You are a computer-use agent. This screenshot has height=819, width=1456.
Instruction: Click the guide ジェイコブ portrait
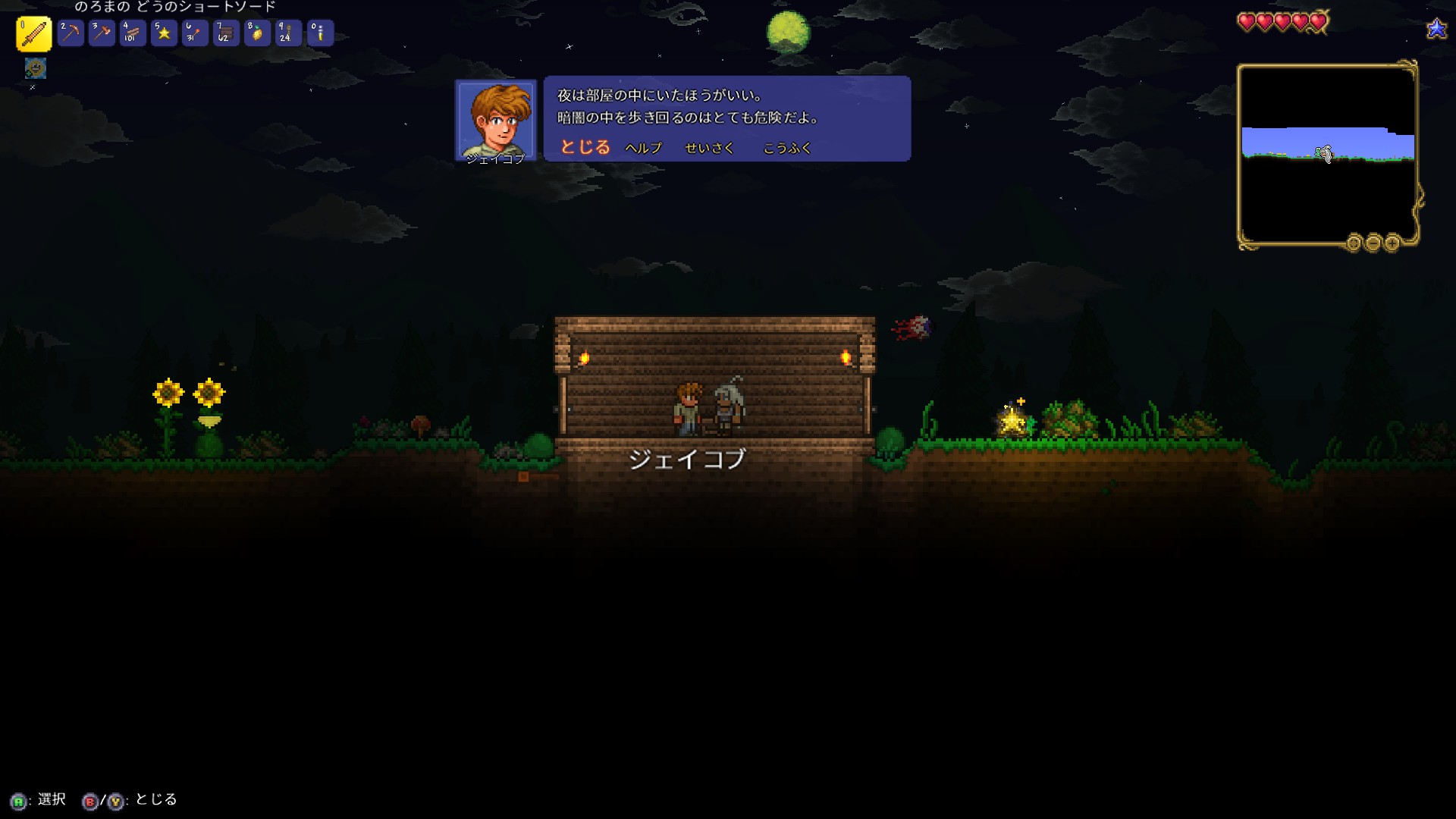tap(496, 119)
